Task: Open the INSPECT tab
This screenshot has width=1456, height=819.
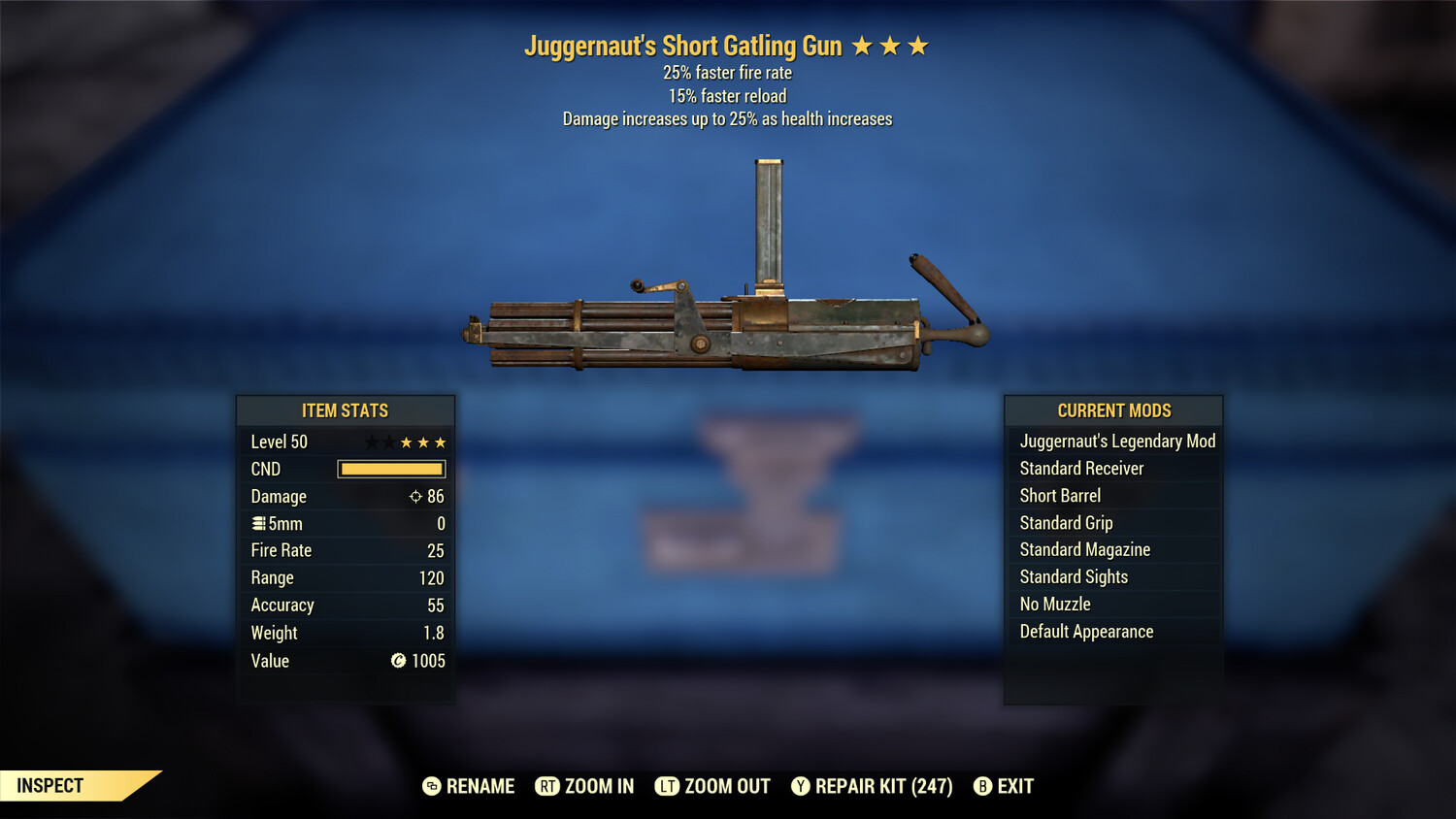Action: point(49,785)
